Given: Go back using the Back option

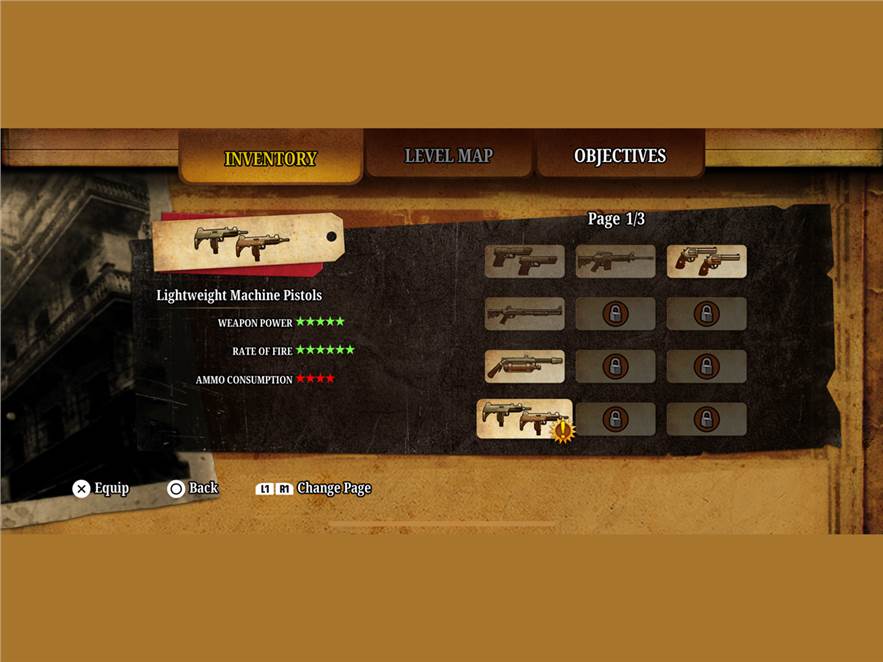Looking at the screenshot, I should (x=193, y=488).
